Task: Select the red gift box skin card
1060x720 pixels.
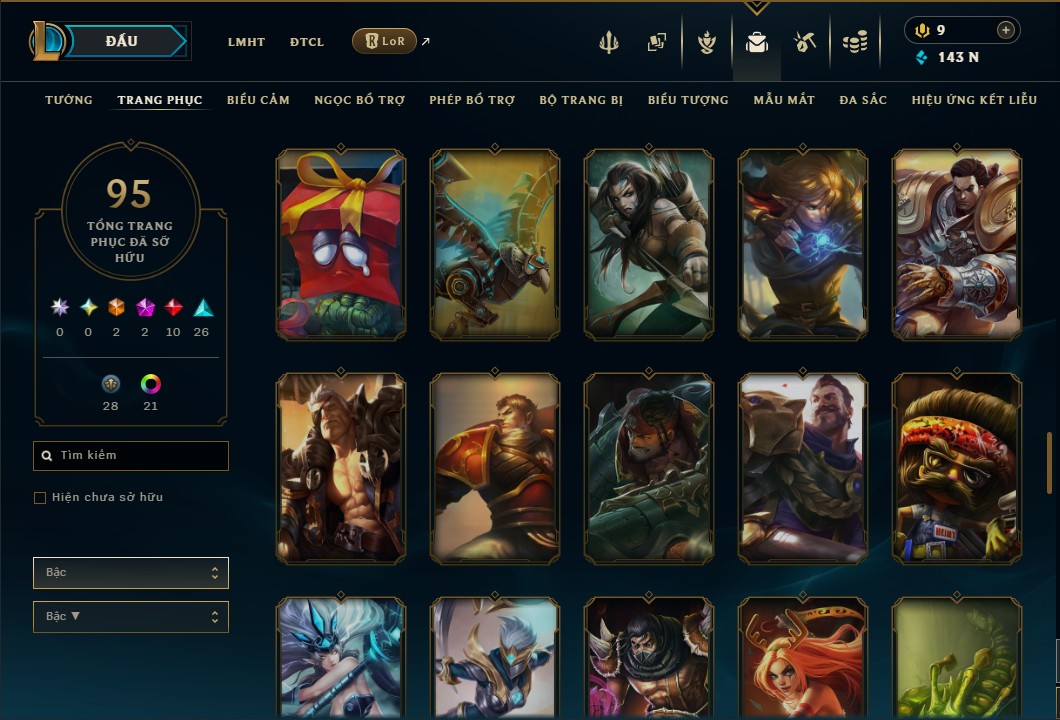Action: pyautogui.click(x=341, y=244)
